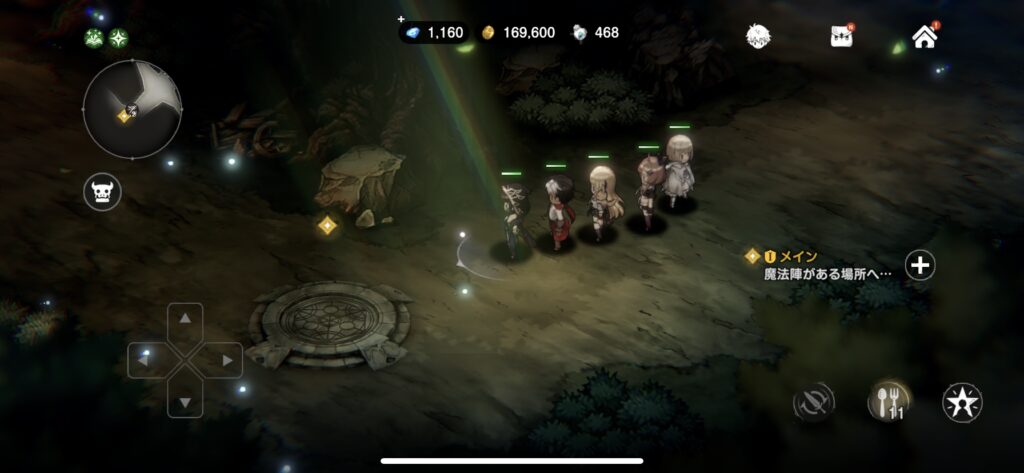Open the bag with notification badge
The height and width of the screenshot is (473, 1024).
(x=841, y=36)
